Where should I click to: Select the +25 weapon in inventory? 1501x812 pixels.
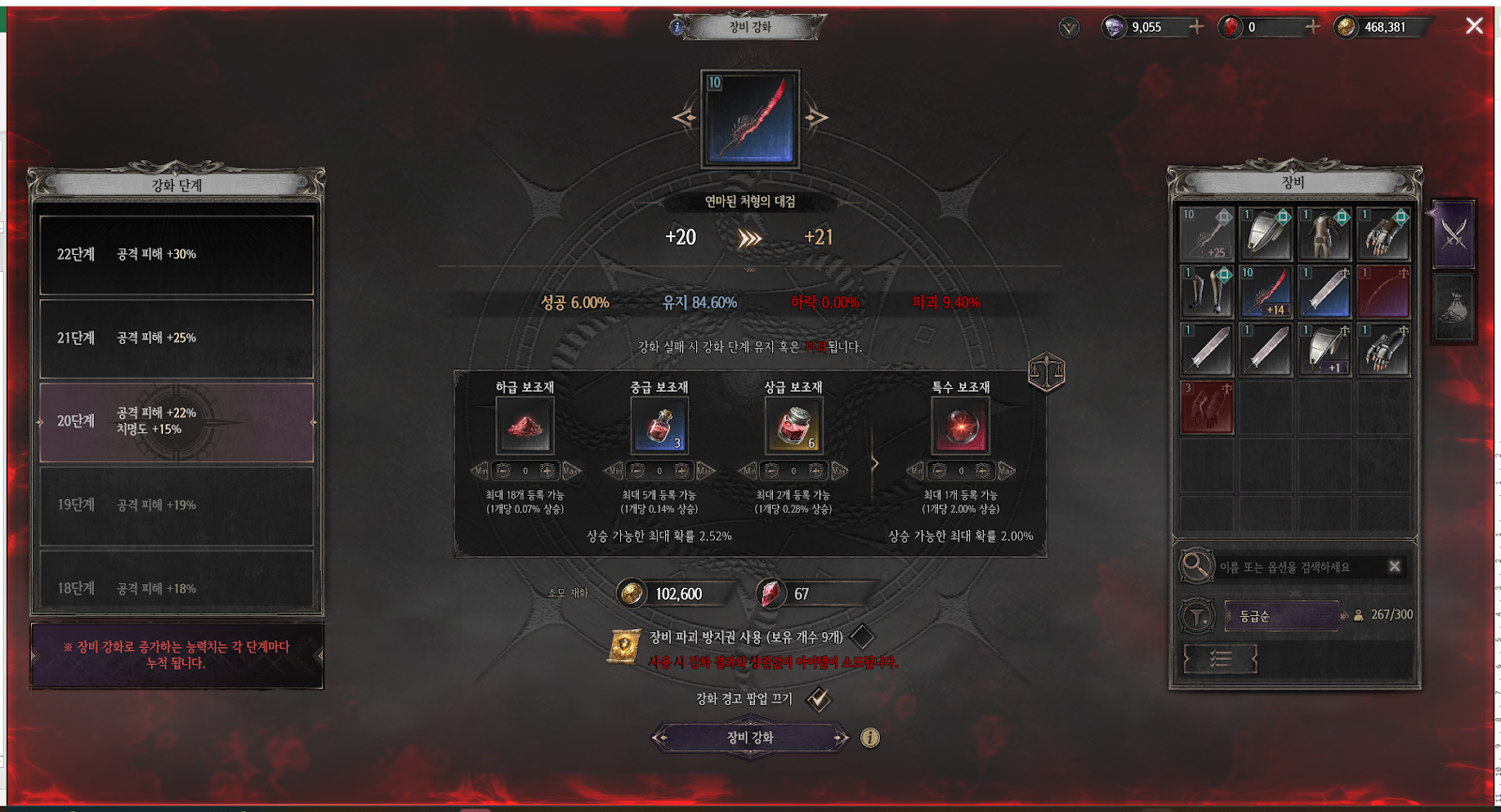coord(1206,233)
